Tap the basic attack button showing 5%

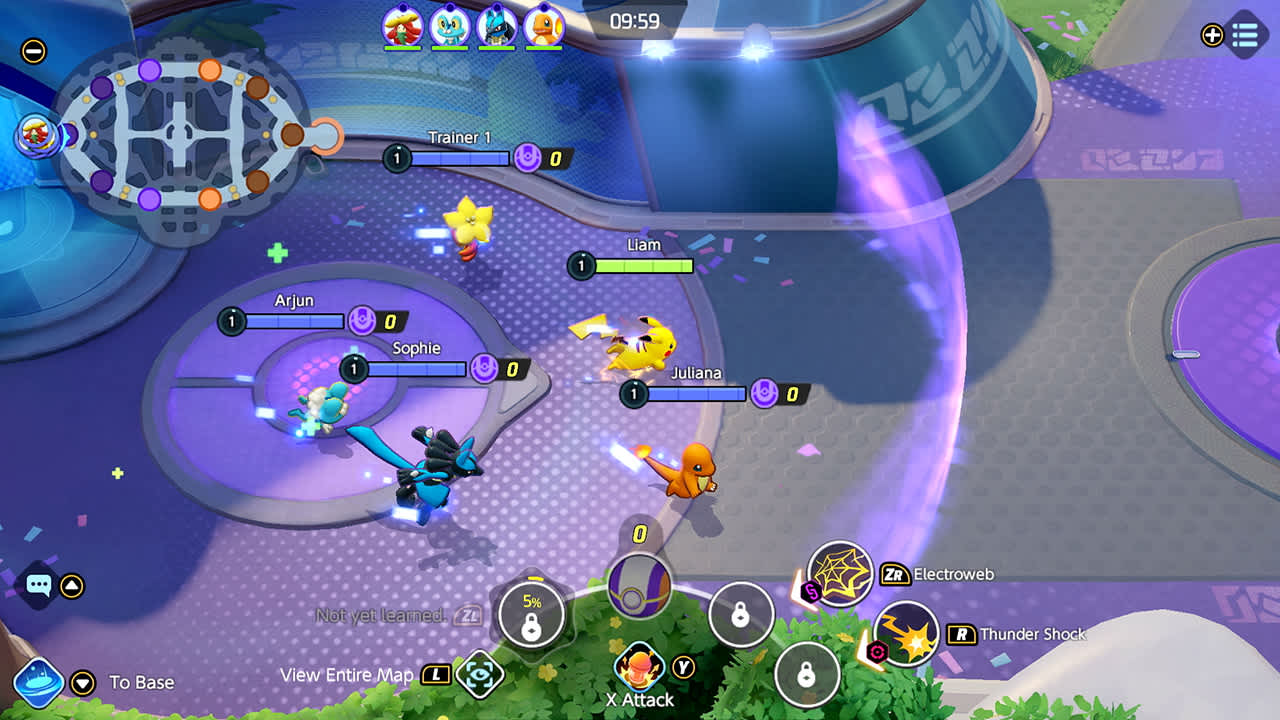click(x=532, y=614)
